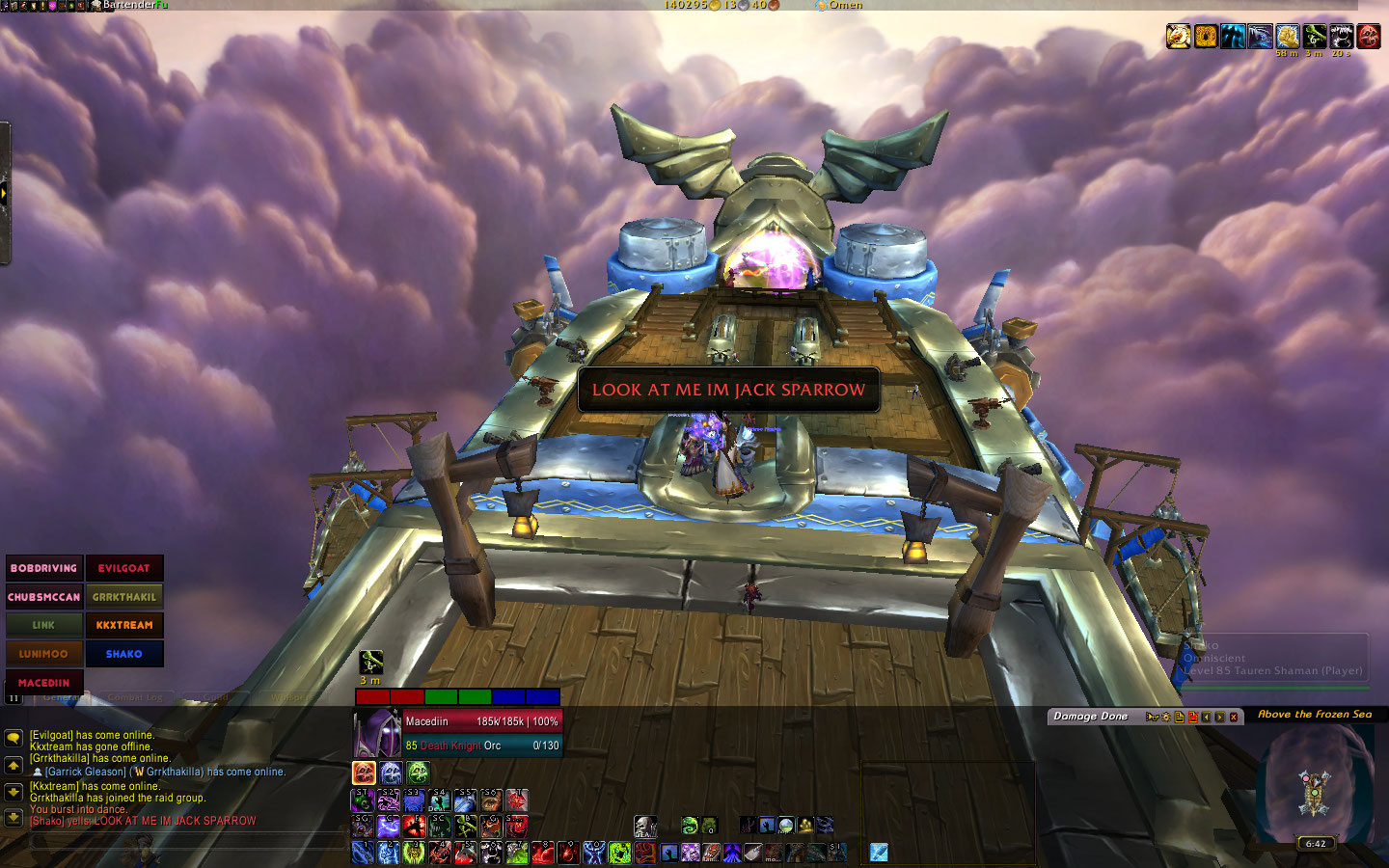The image size is (1389, 868).
Task: Reset damage meter data with crossed-out page
Action: tap(1192, 717)
